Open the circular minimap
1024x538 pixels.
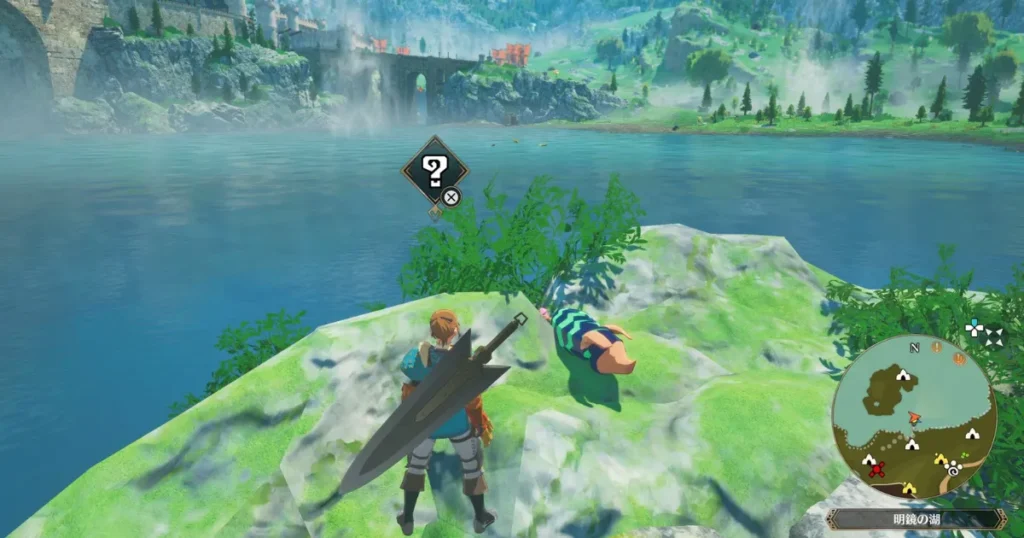tap(913, 415)
